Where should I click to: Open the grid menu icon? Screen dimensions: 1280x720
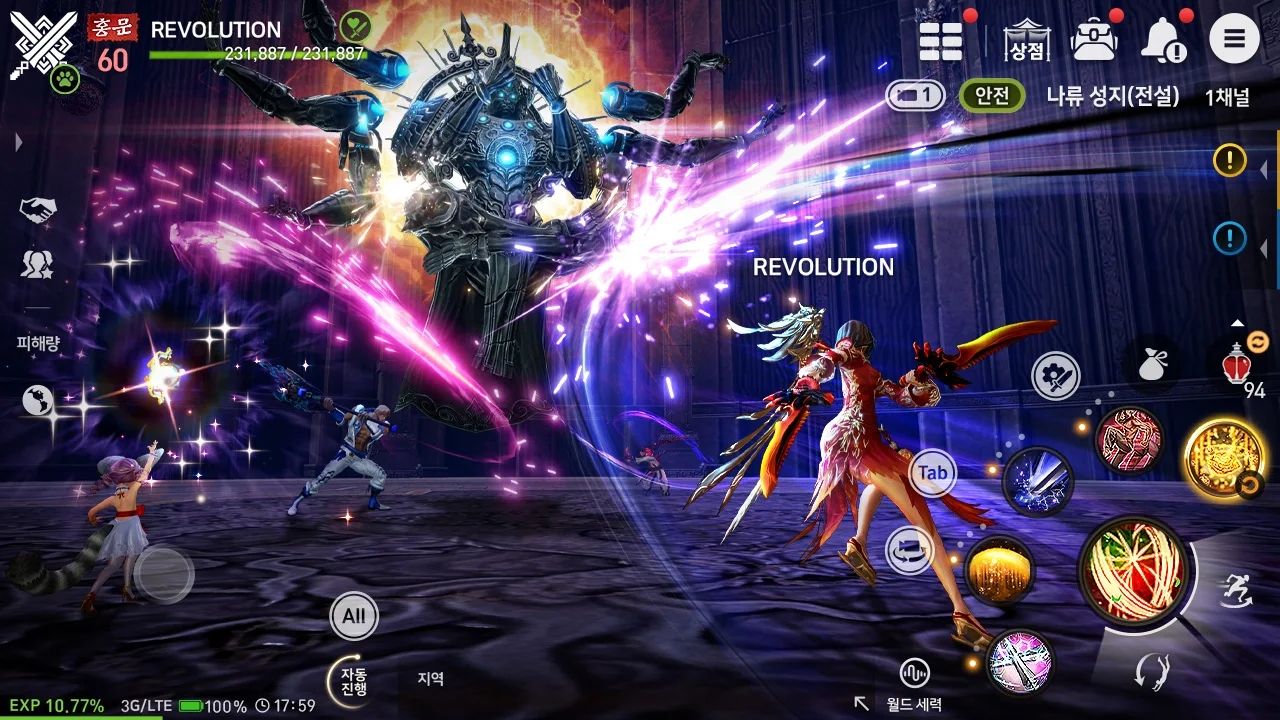940,41
